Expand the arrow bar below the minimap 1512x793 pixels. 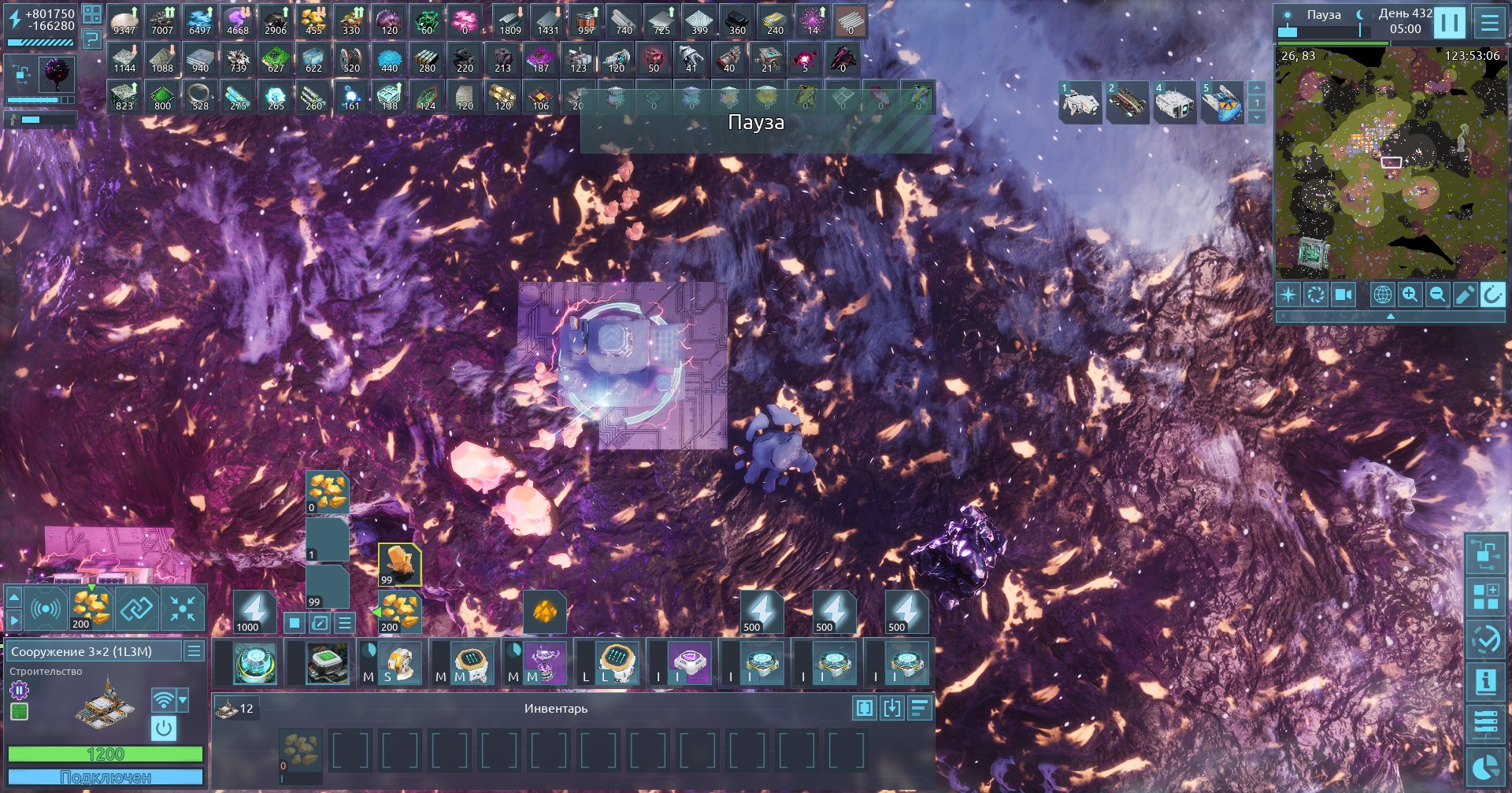1390,316
